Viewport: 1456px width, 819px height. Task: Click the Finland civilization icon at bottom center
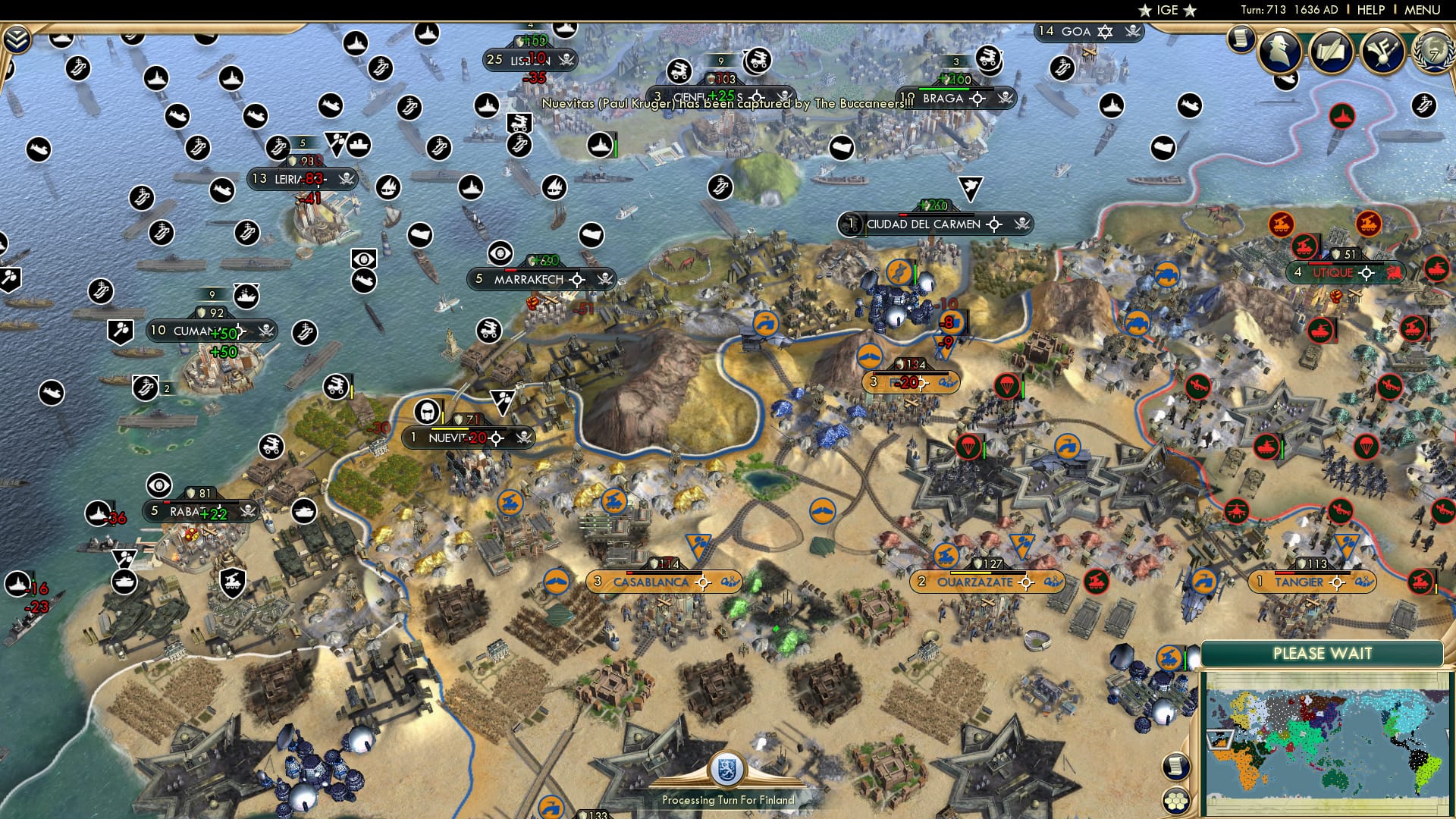[726, 769]
